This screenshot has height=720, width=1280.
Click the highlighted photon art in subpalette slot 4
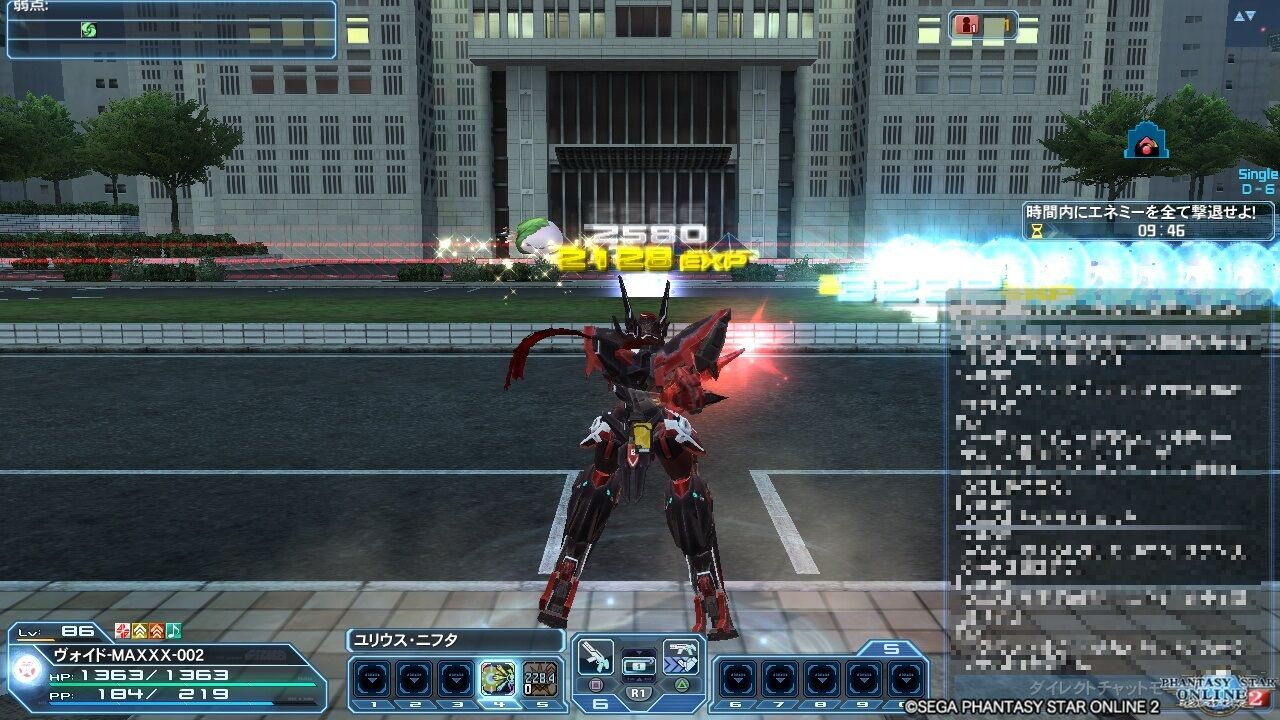498,677
